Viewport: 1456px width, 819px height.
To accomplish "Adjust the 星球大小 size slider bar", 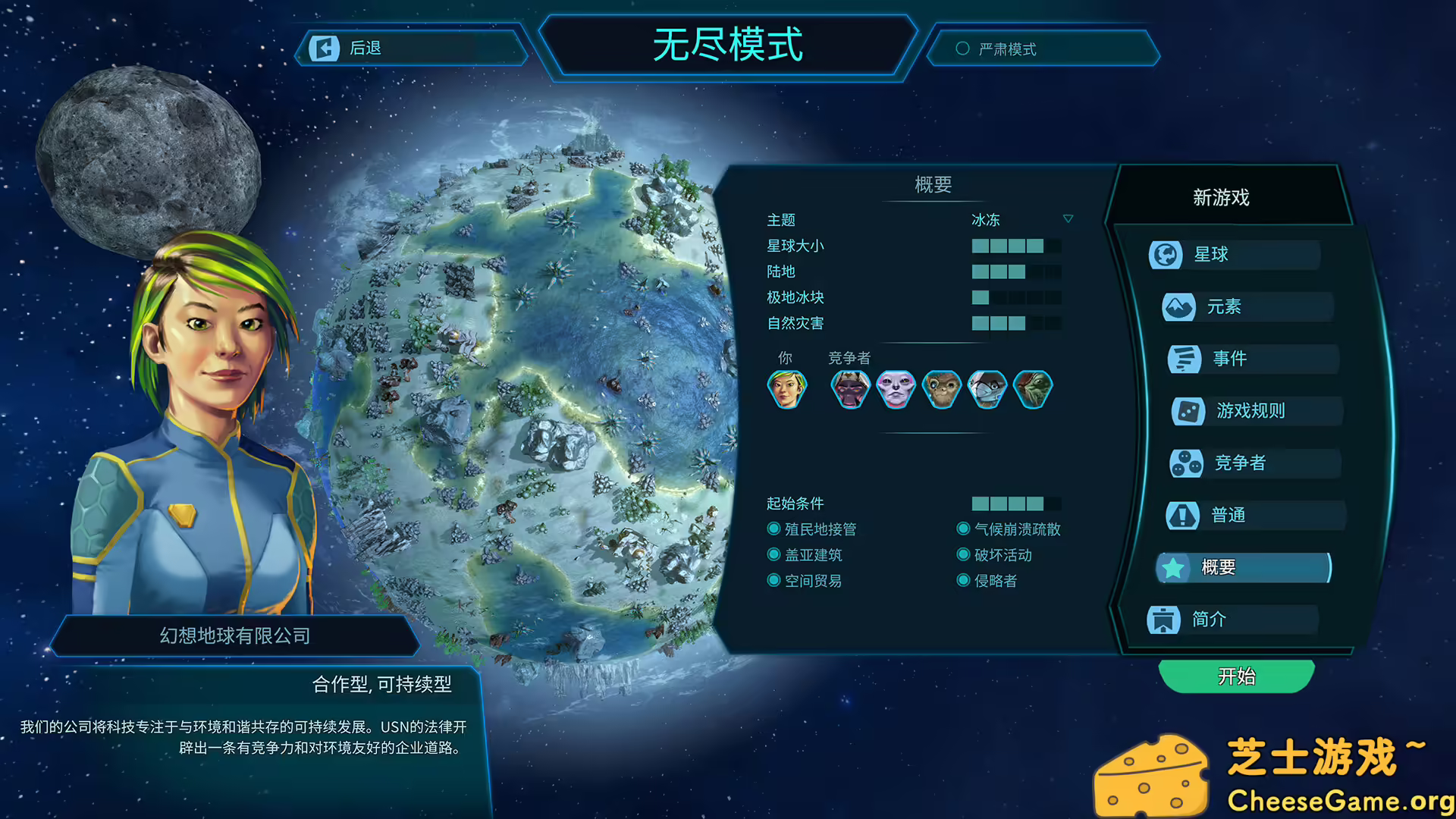I will point(1016,246).
